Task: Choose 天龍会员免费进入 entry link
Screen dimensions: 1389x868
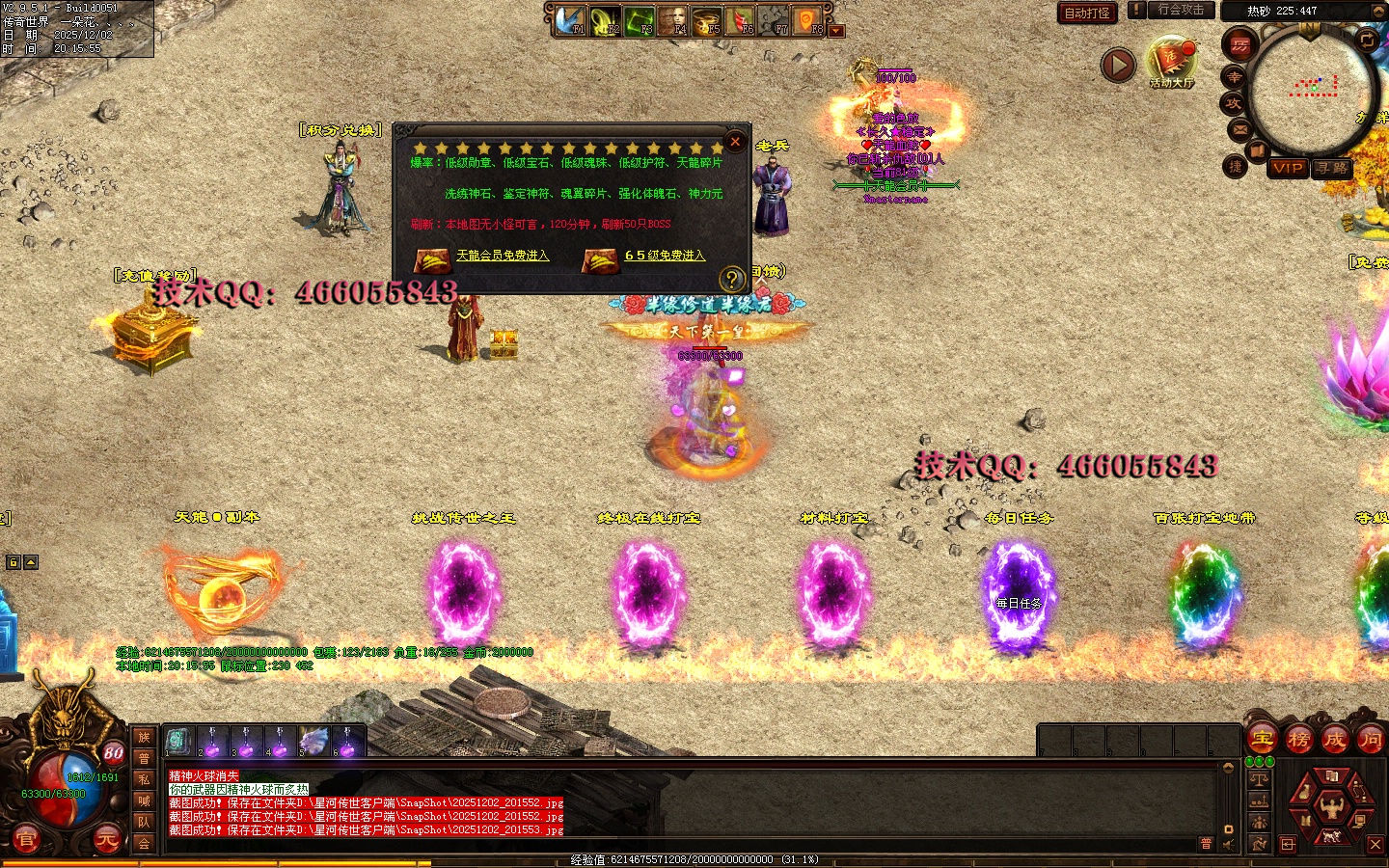Action: coord(503,256)
